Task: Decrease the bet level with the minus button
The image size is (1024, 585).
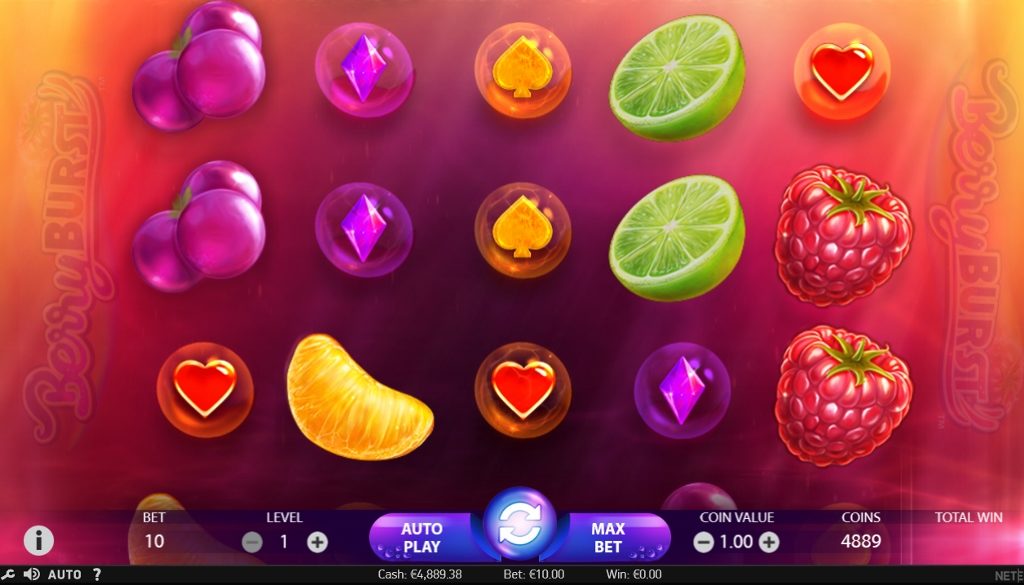Action: [x=252, y=542]
